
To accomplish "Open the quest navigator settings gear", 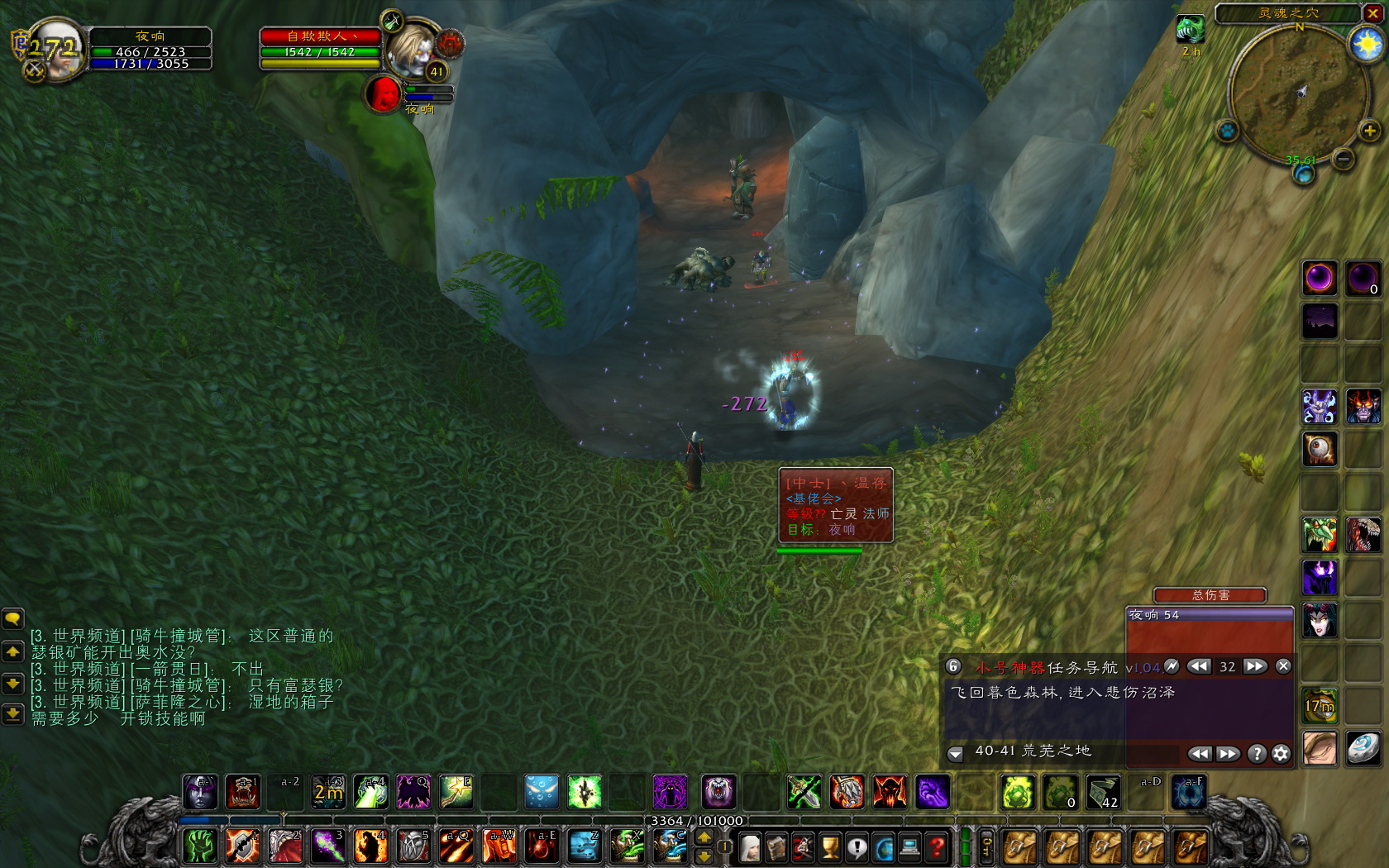I will [x=1280, y=753].
